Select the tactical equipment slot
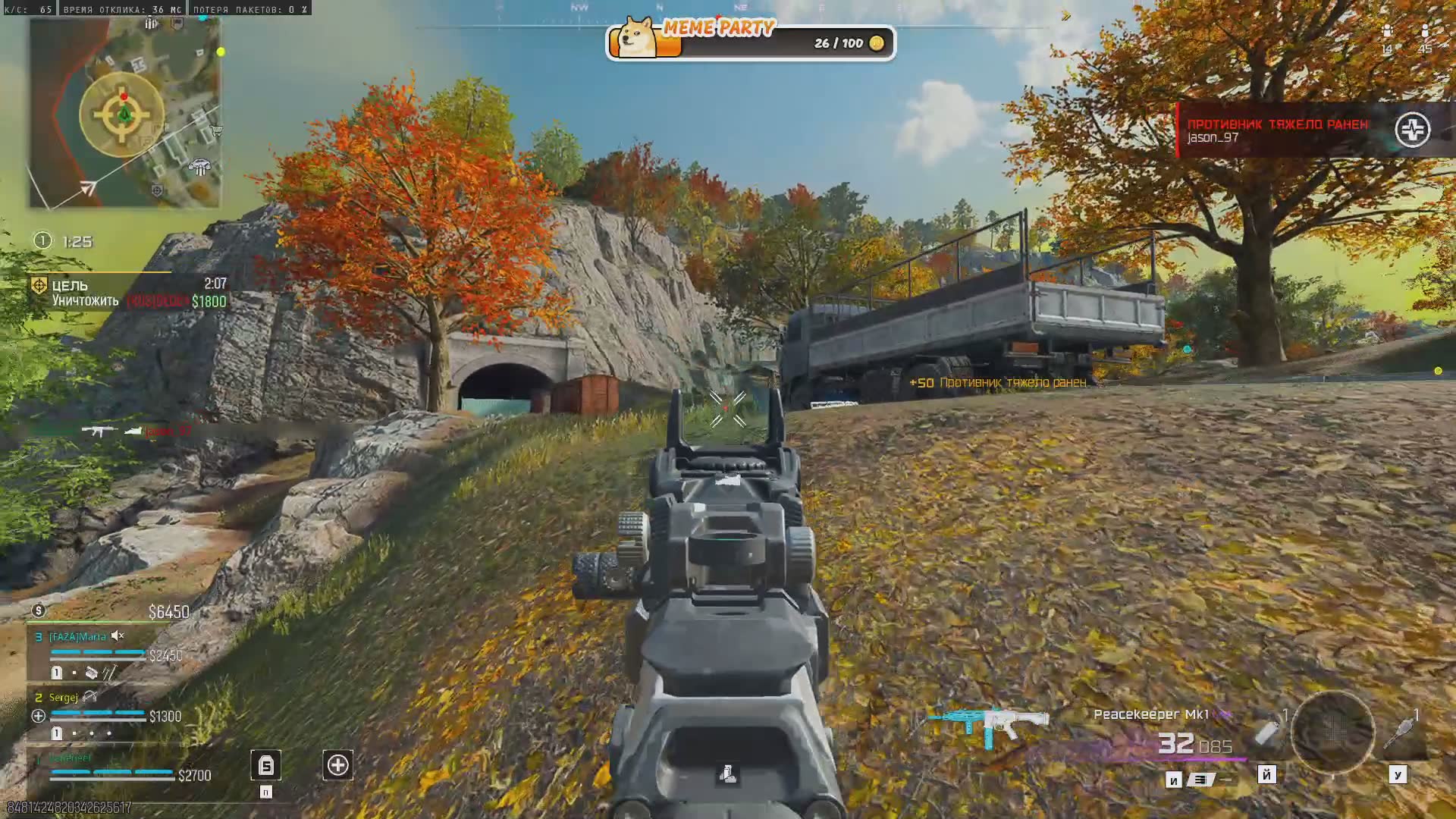 click(x=1268, y=732)
